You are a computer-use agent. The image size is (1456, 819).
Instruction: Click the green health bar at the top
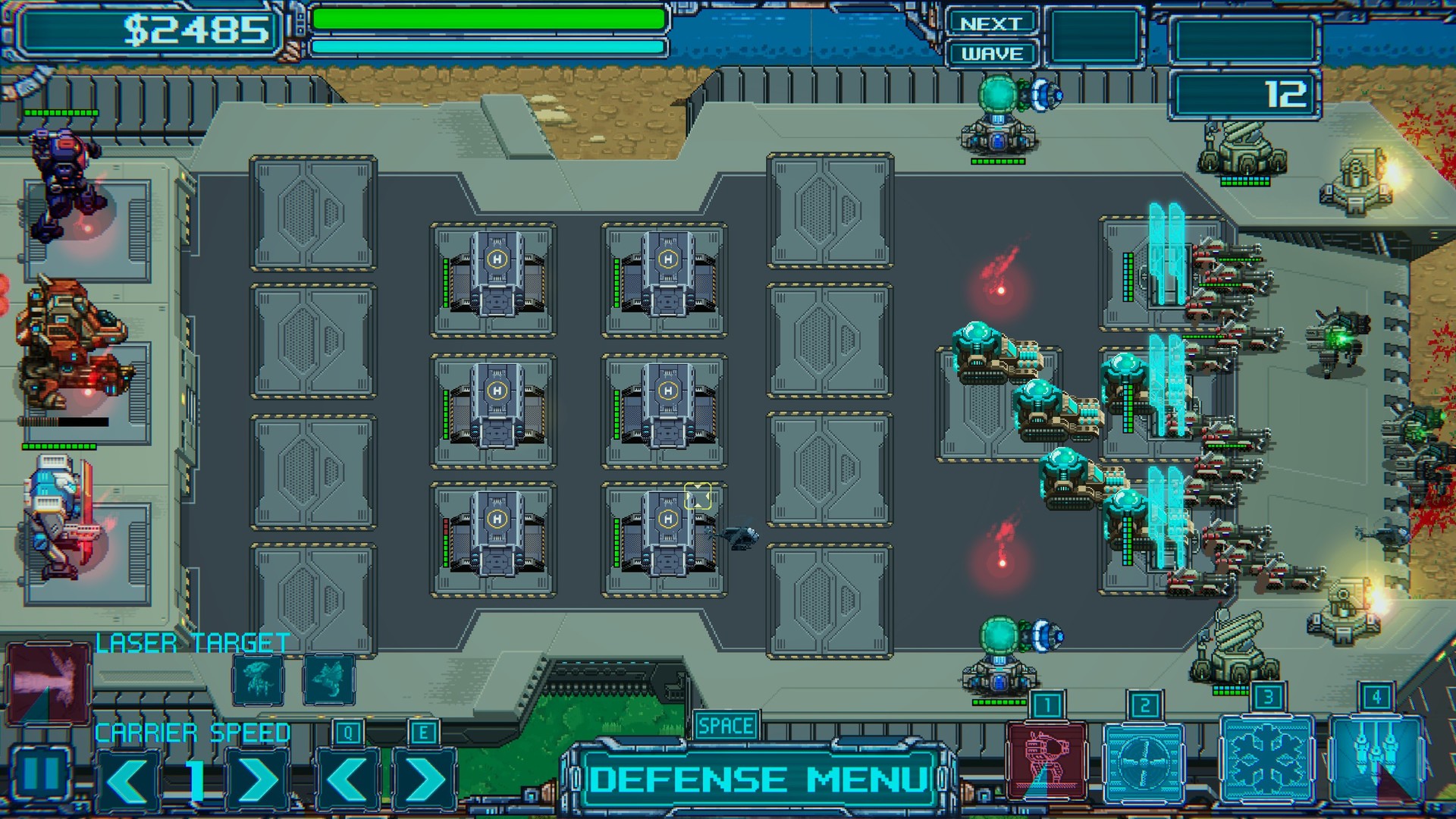pos(493,21)
